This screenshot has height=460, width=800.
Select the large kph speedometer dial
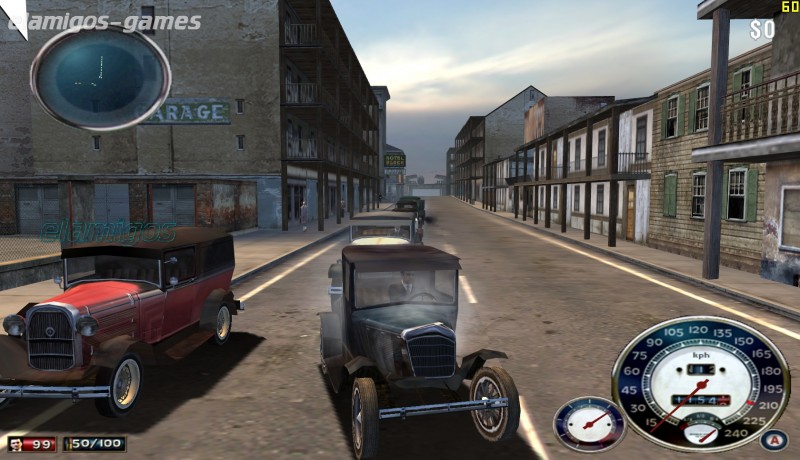pos(700,383)
